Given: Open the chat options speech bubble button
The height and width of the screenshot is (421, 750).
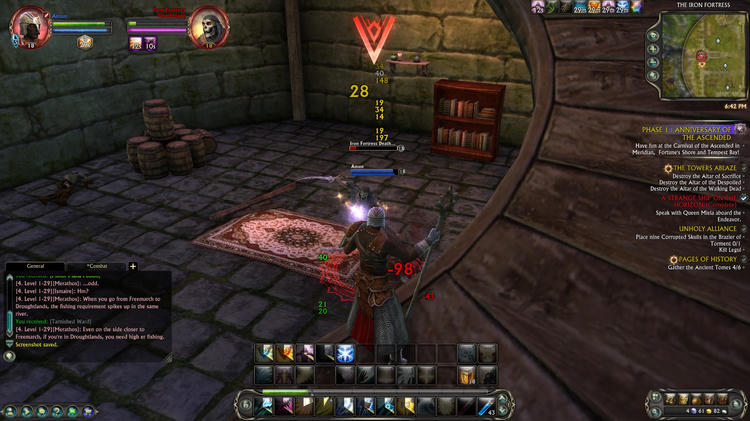Looking at the screenshot, I should pyautogui.click(x=9, y=356).
